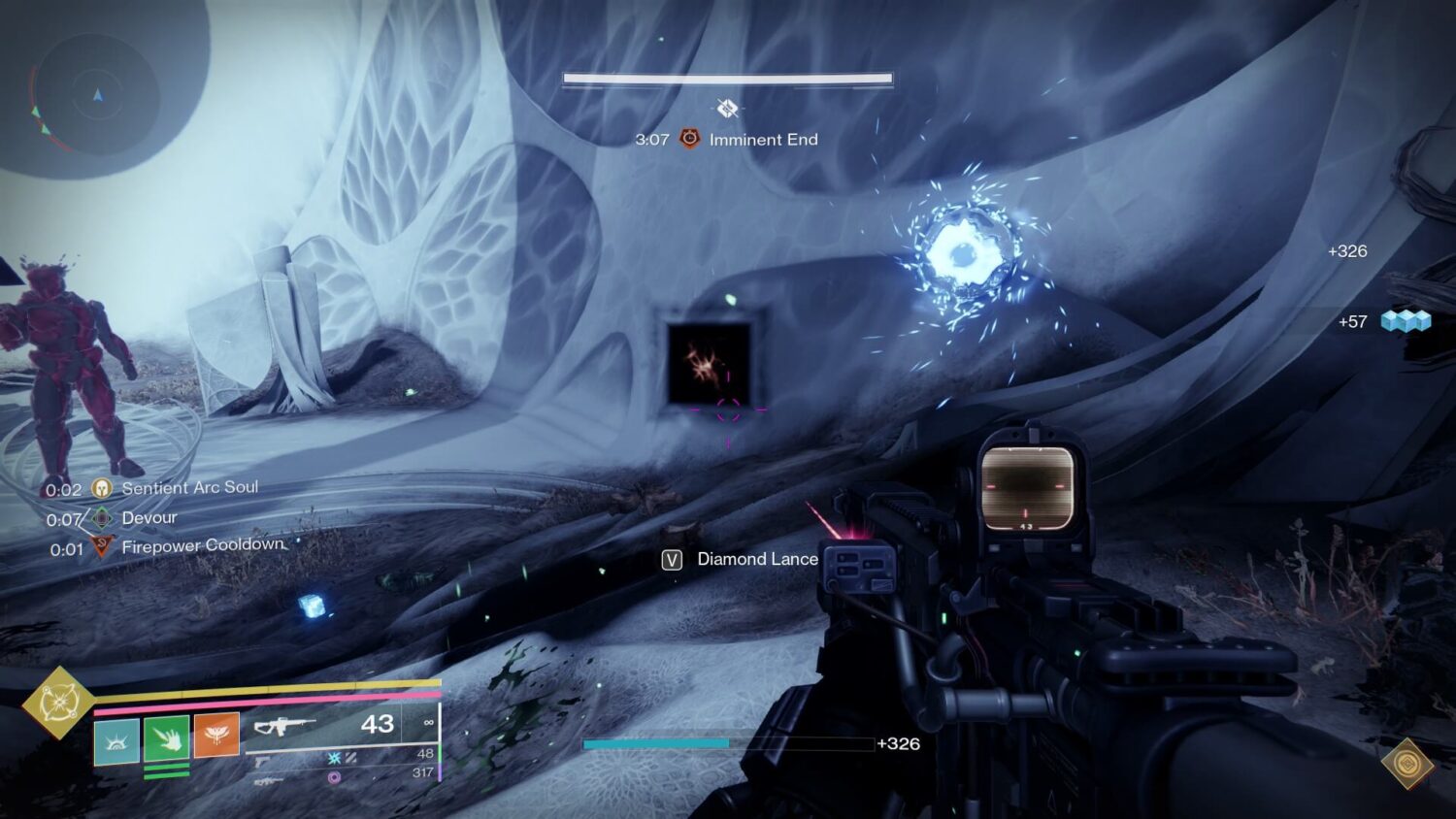
Task: Activate the golden diamond super ability icon
Action: click(58, 702)
